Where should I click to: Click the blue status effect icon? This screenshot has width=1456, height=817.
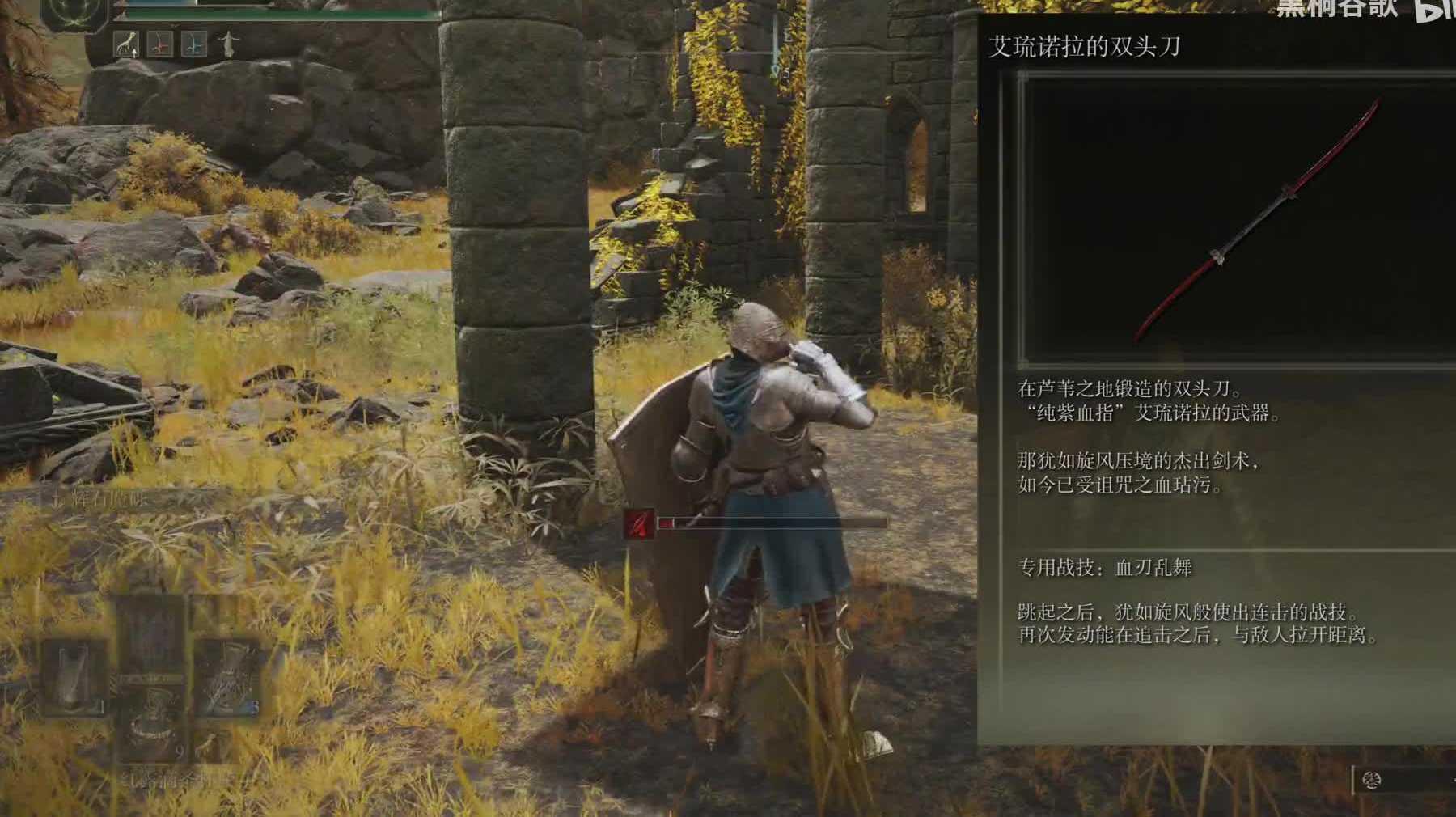tap(194, 44)
